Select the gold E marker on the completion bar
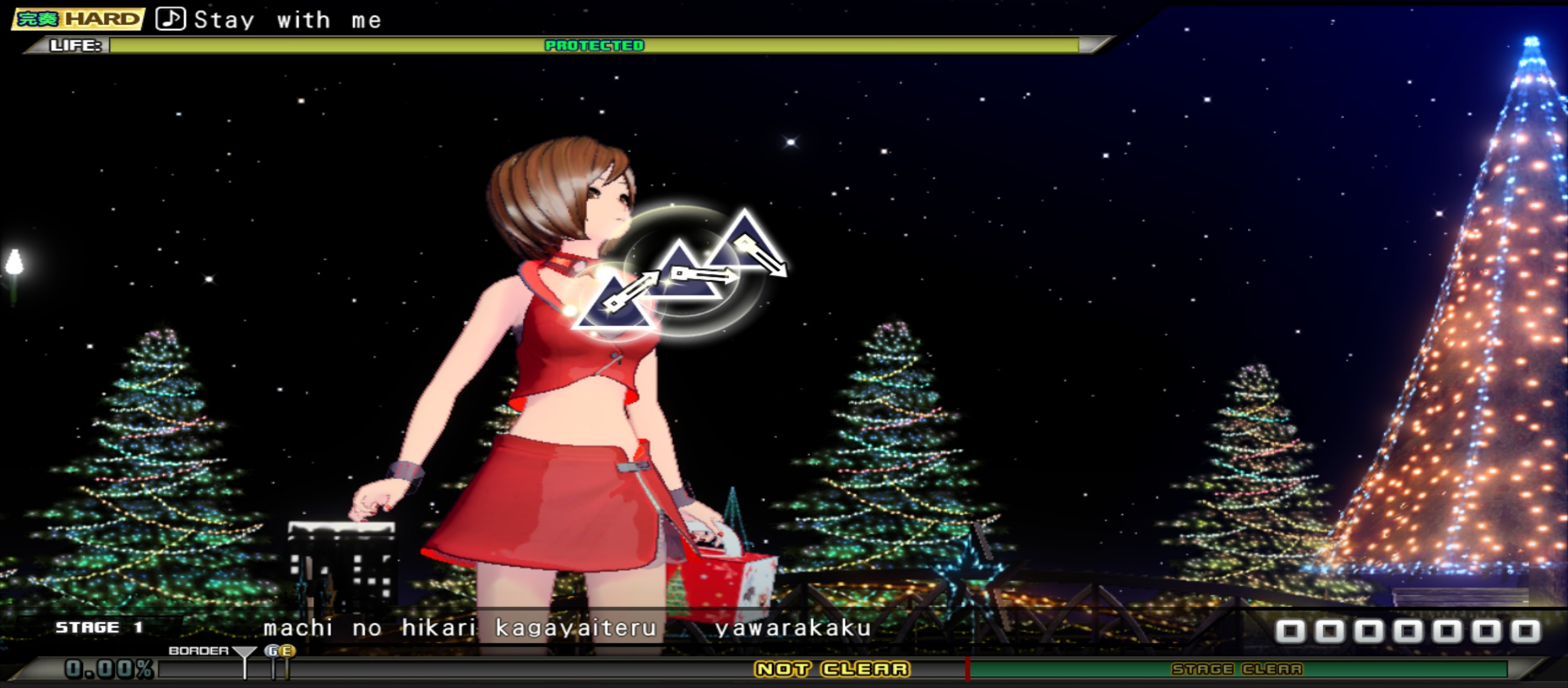1568x688 pixels. click(x=288, y=651)
